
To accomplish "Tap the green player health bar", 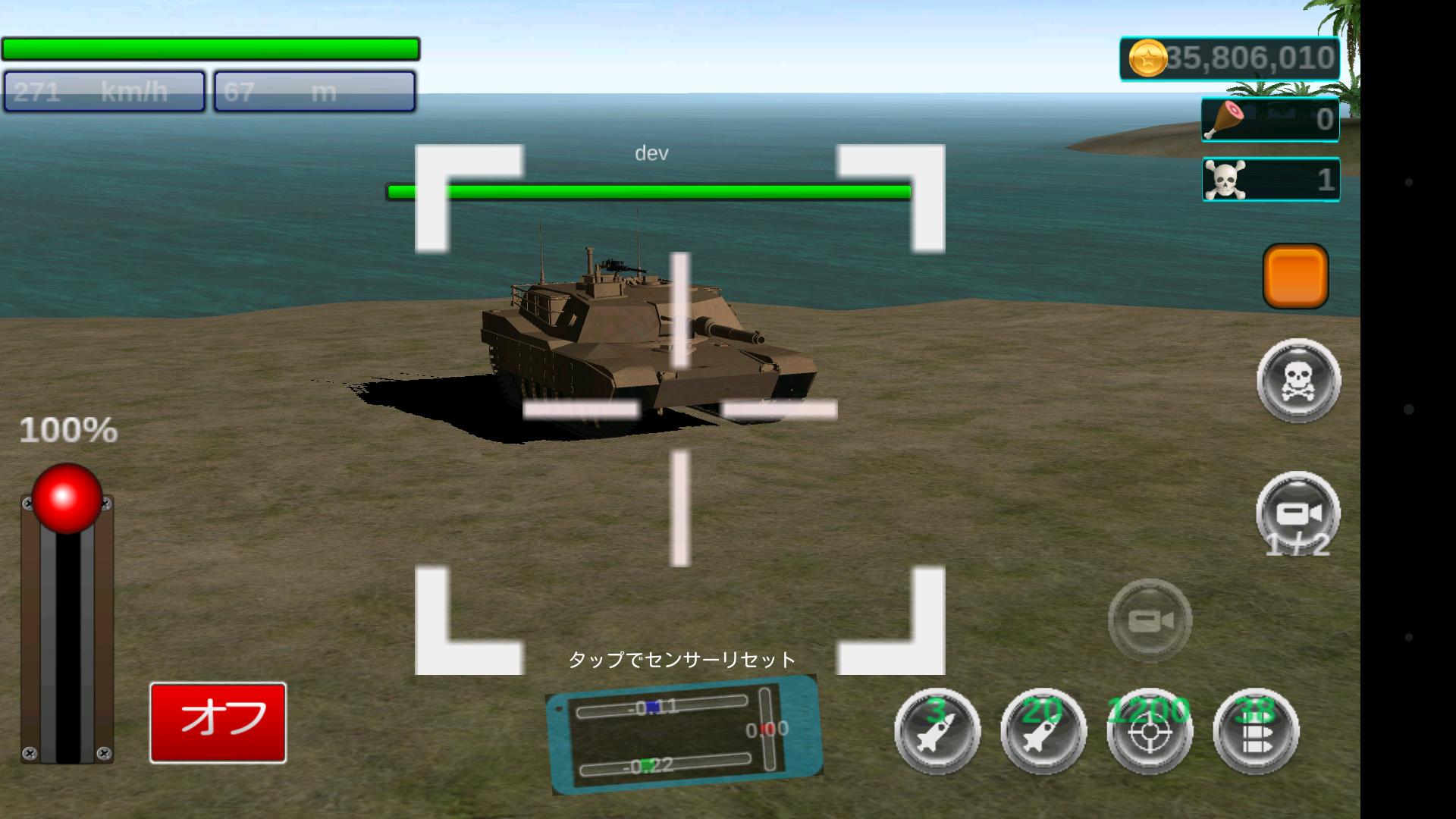I will (x=210, y=48).
